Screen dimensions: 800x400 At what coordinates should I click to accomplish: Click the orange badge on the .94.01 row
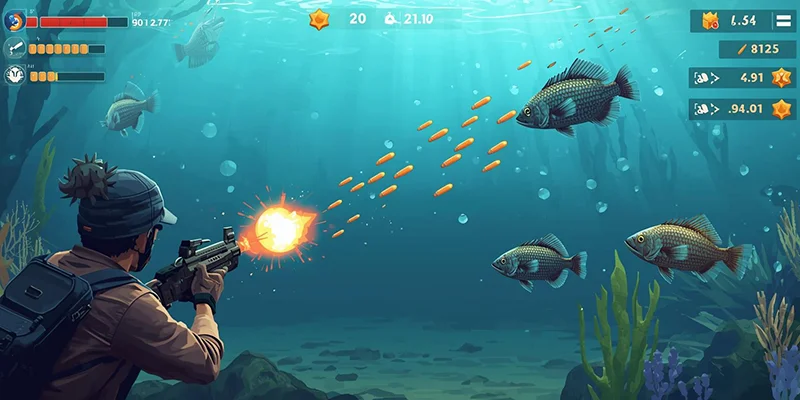tap(781, 109)
